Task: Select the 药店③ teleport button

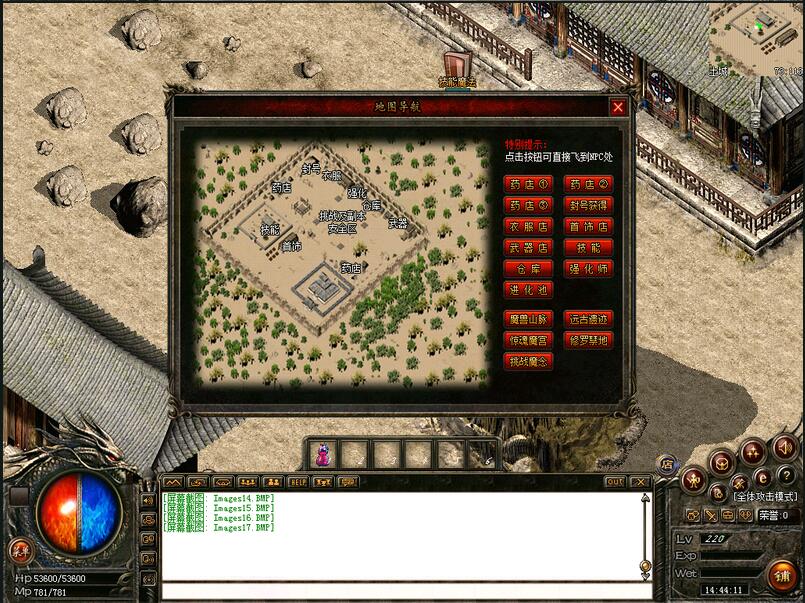Action: [529, 205]
